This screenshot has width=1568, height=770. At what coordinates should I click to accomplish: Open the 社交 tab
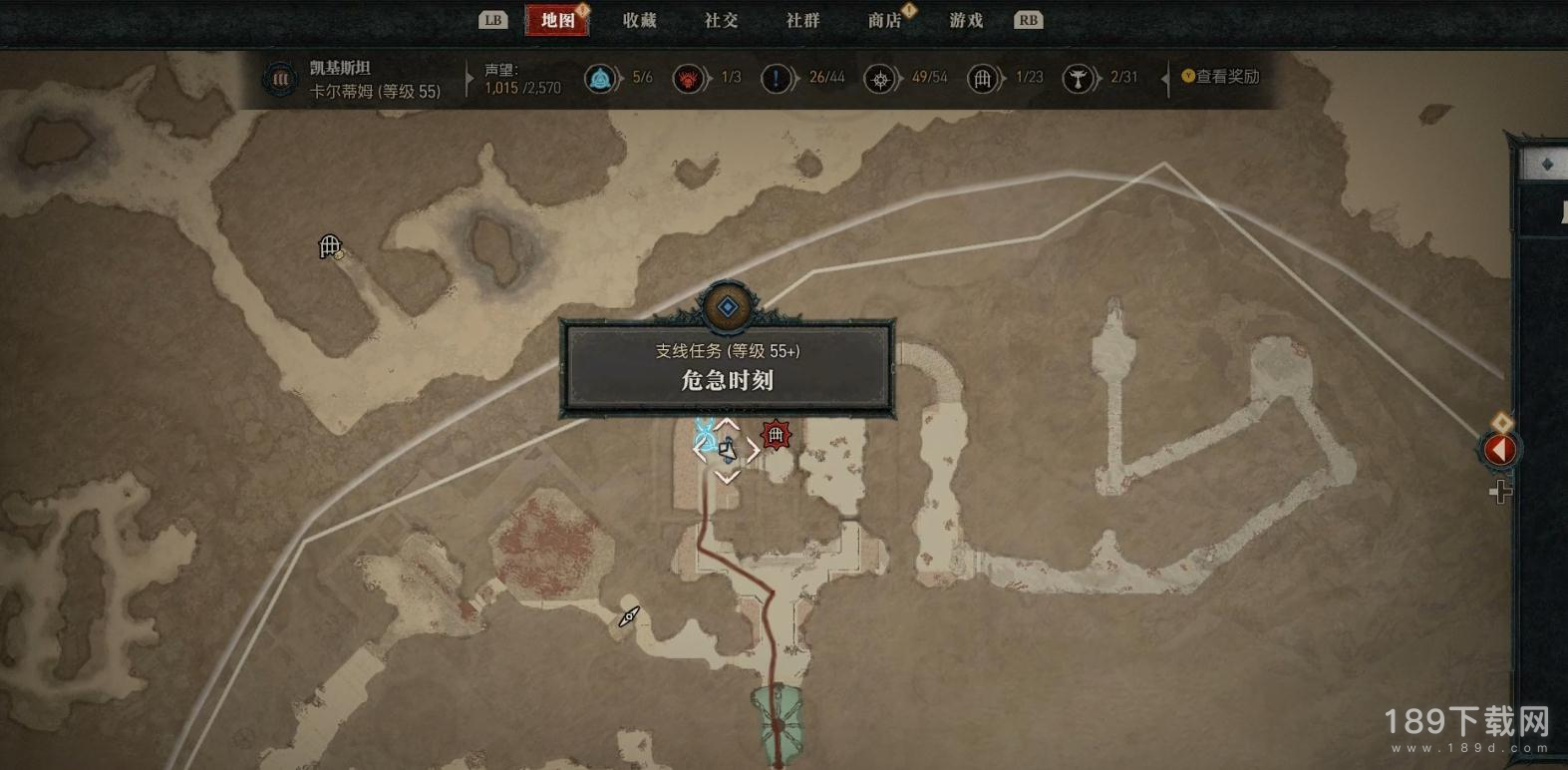coord(721,20)
